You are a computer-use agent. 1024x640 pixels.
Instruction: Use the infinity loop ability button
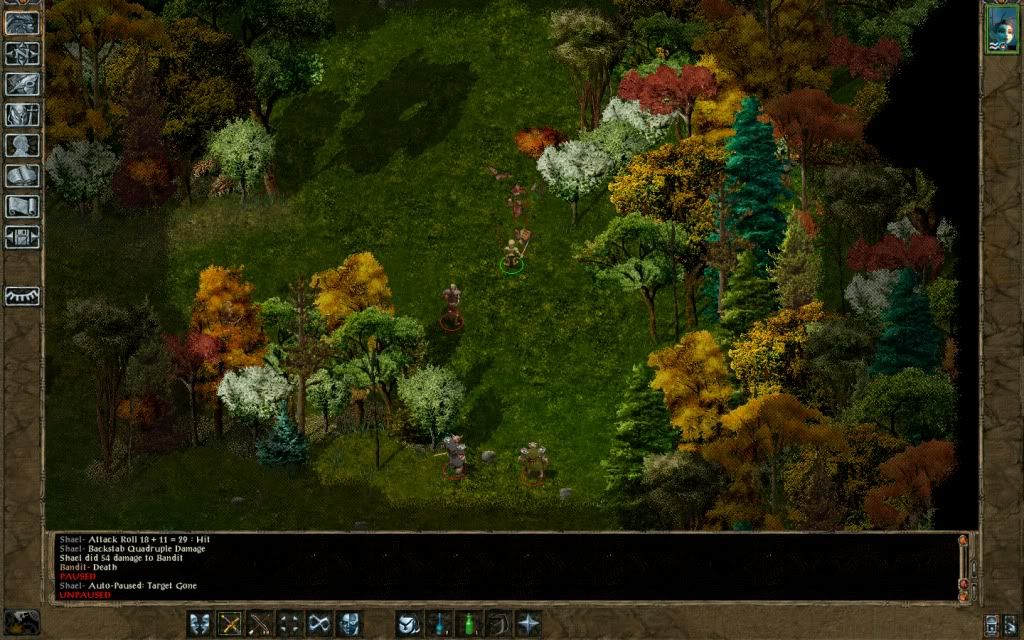[x=320, y=623]
